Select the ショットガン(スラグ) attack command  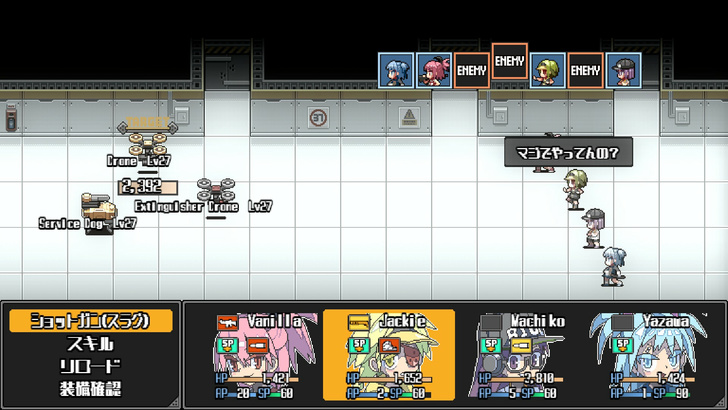tap(91, 321)
